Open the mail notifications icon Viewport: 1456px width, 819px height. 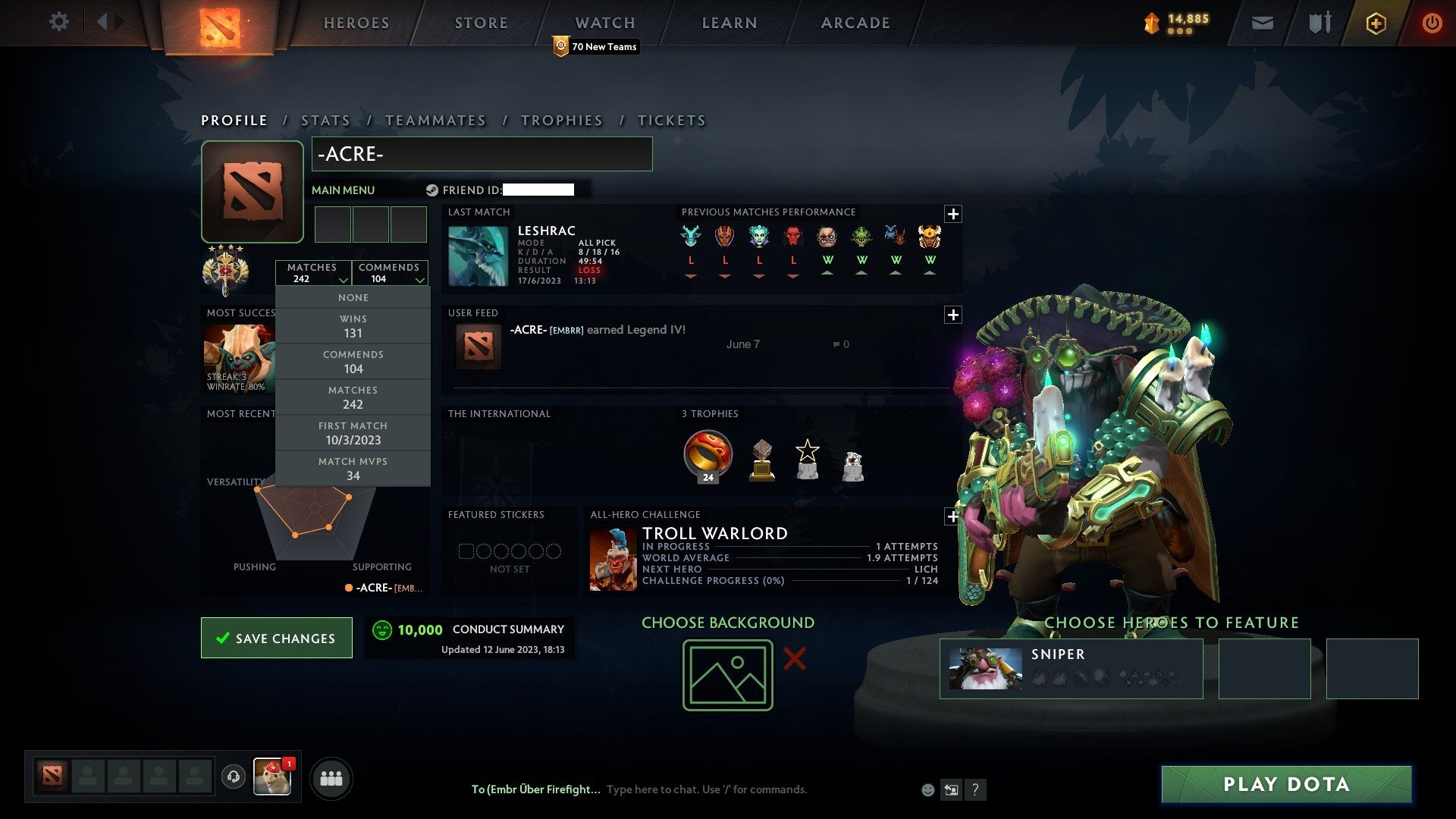click(1263, 23)
